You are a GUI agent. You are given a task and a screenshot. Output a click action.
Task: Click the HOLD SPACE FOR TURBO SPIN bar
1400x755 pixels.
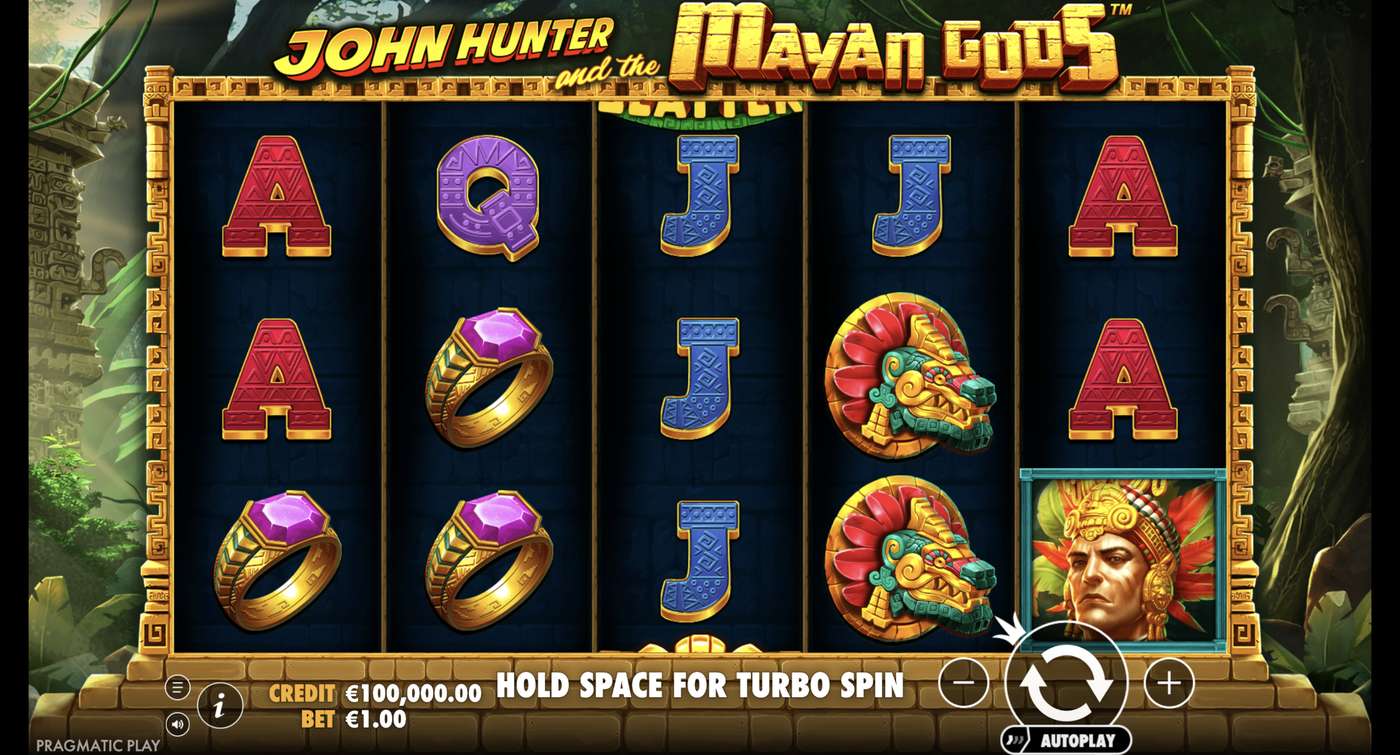click(x=700, y=686)
